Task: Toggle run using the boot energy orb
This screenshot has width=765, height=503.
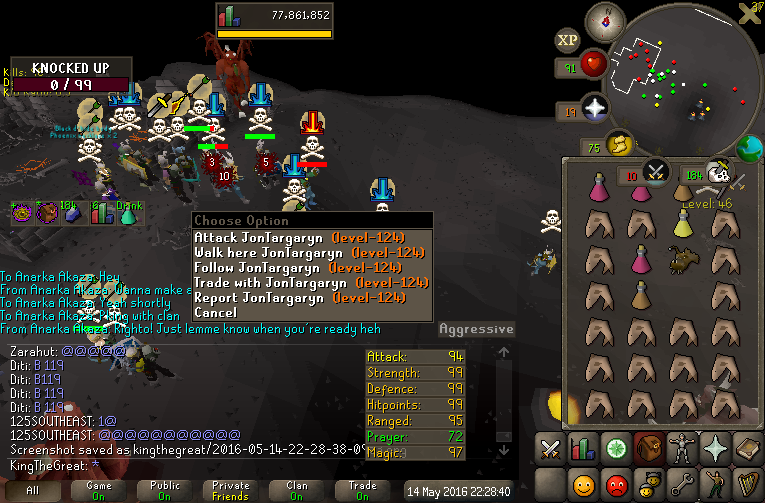Action: pos(621,146)
